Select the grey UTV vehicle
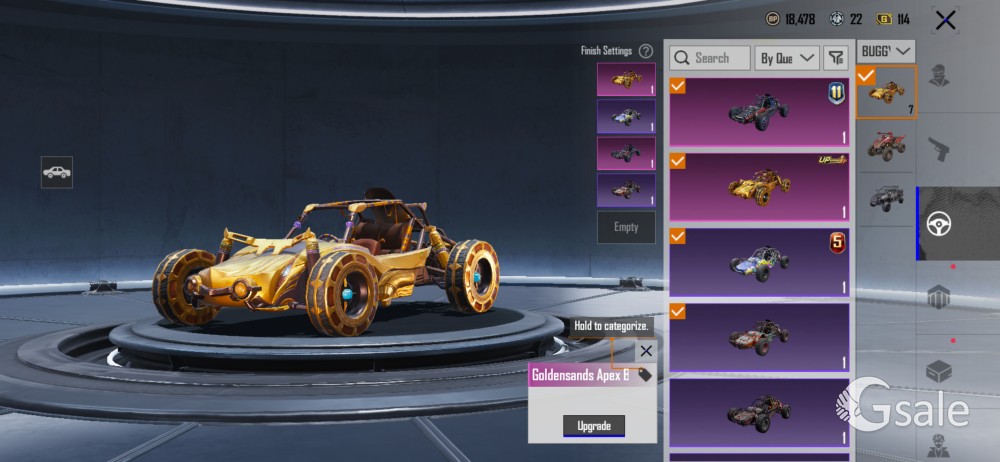Viewport: 1000px width, 462px height. click(886, 197)
